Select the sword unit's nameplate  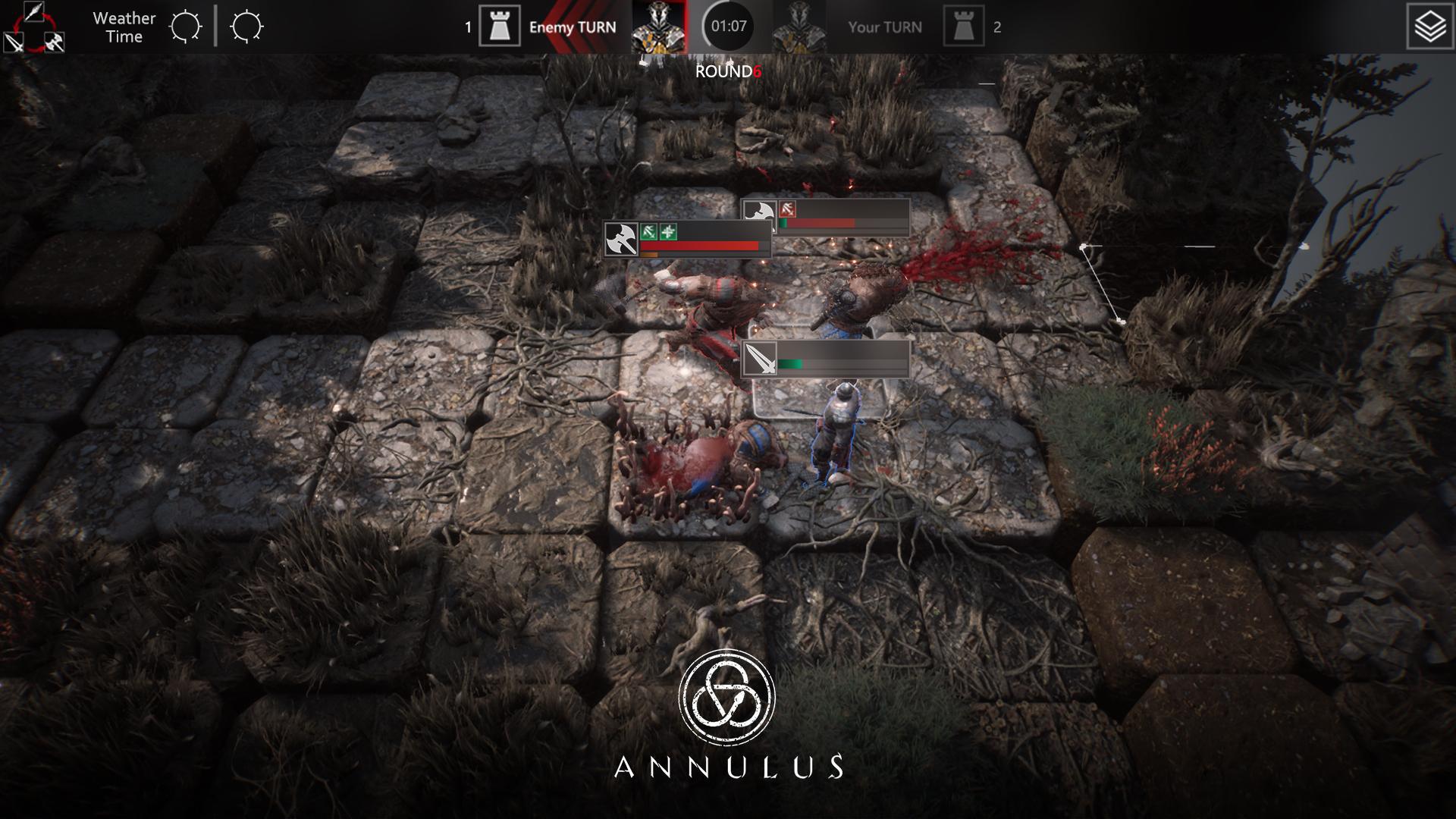click(x=825, y=359)
